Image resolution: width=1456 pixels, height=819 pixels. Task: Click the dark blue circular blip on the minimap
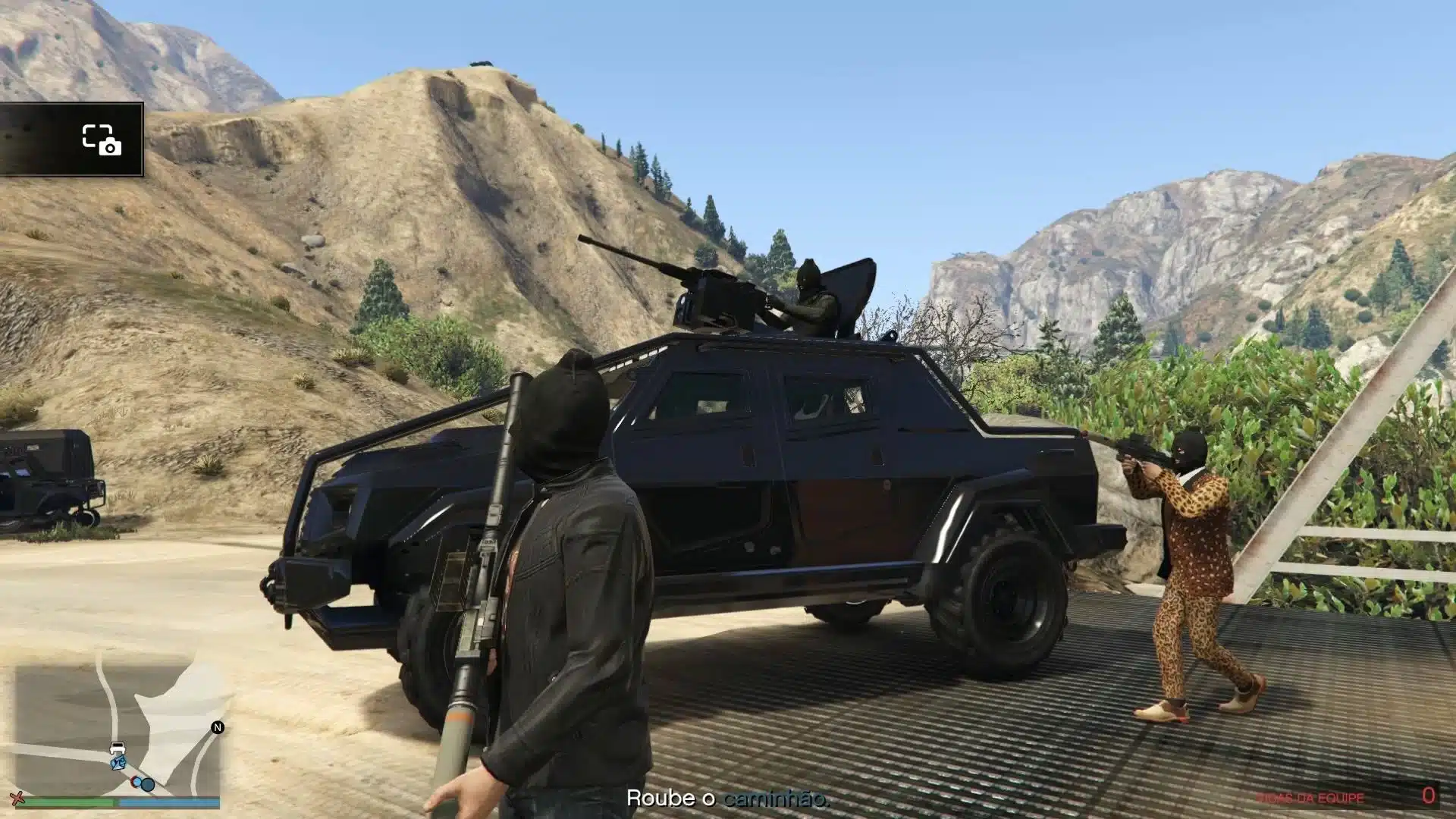[x=147, y=784]
